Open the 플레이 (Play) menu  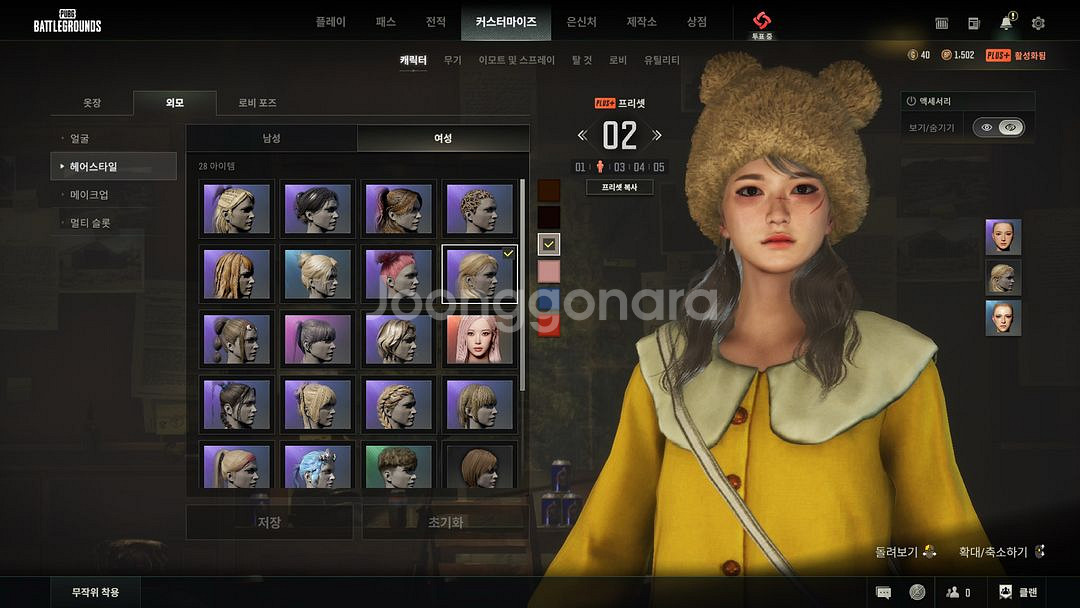[330, 21]
